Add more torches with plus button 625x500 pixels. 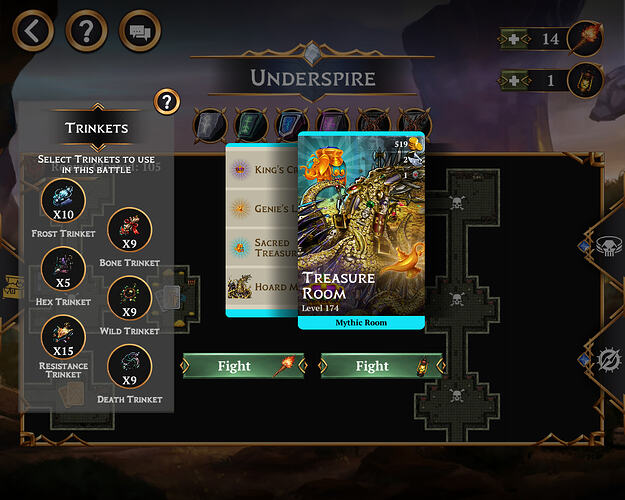[512, 39]
